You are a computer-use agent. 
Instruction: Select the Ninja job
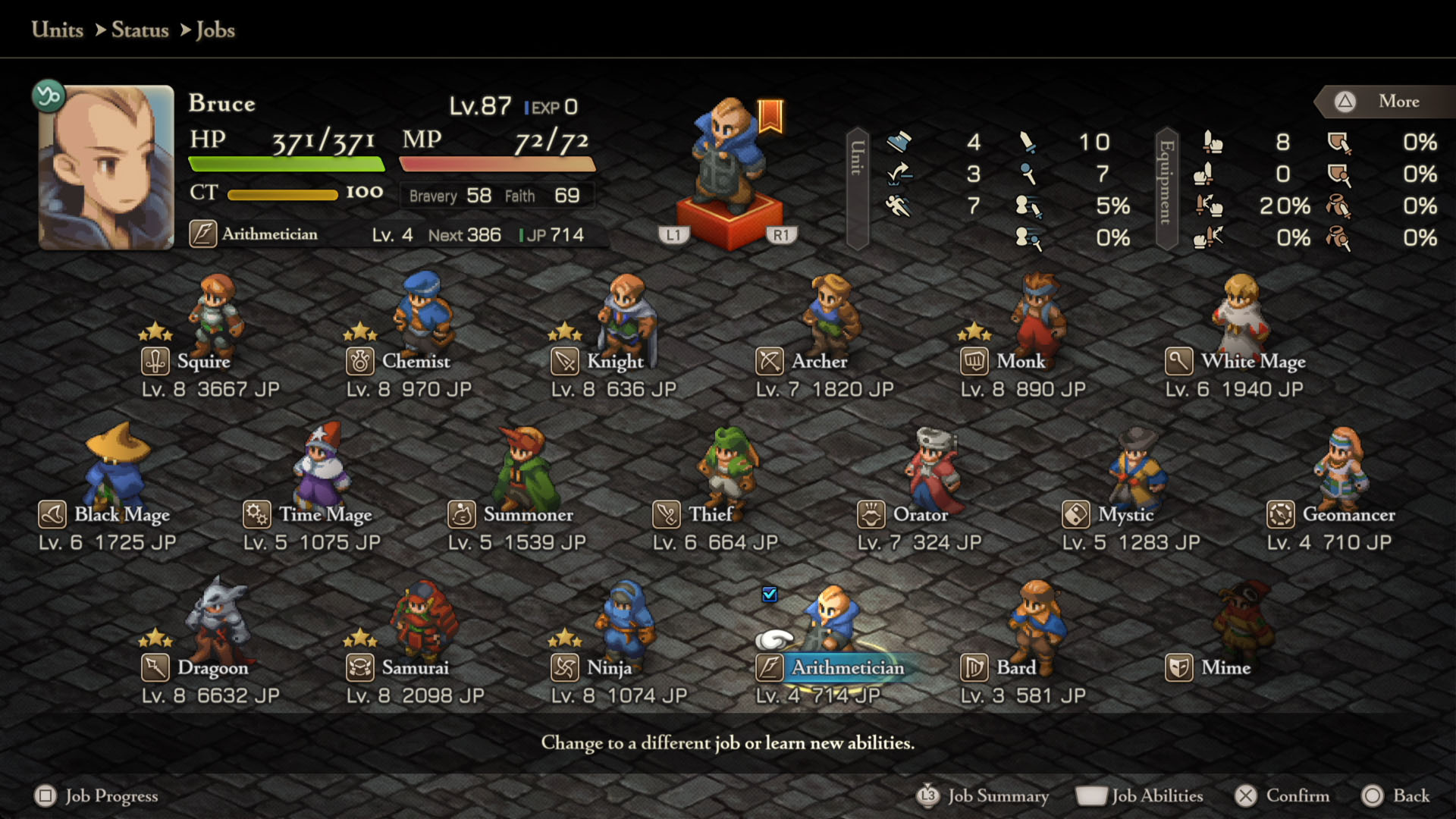click(609, 668)
